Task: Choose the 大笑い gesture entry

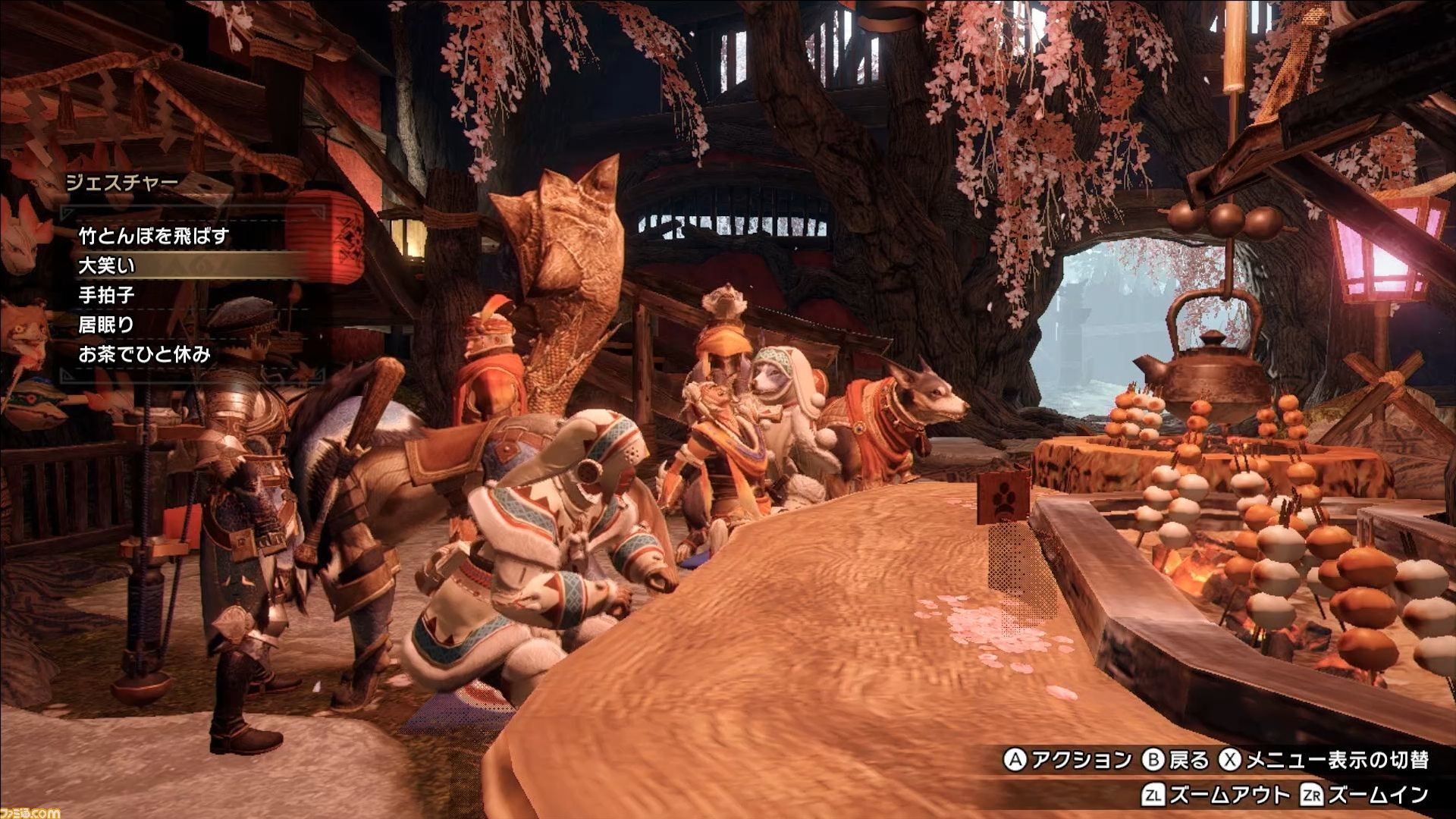Action: [107, 265]
